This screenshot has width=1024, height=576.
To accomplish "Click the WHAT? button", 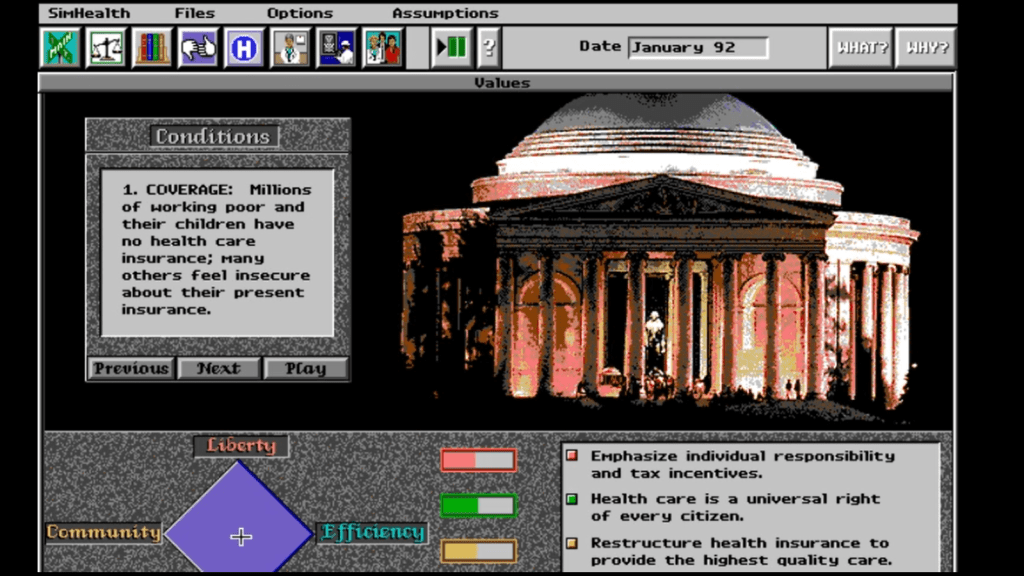I will coord(861,48).
